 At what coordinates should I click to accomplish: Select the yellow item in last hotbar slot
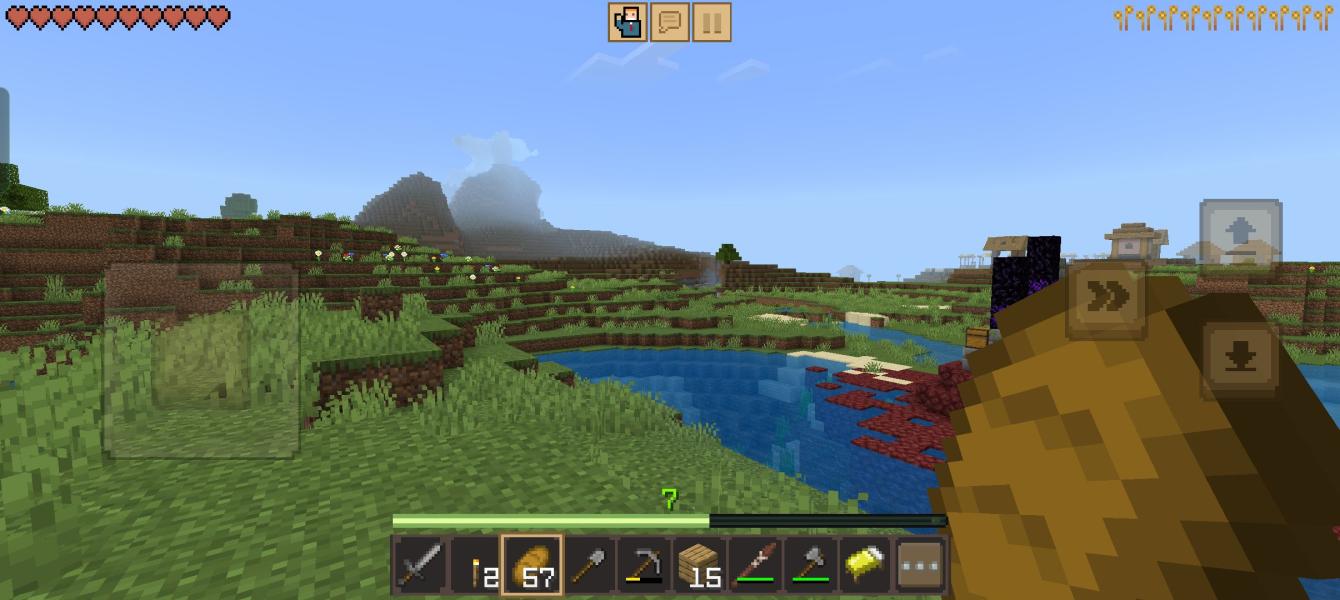865,566
